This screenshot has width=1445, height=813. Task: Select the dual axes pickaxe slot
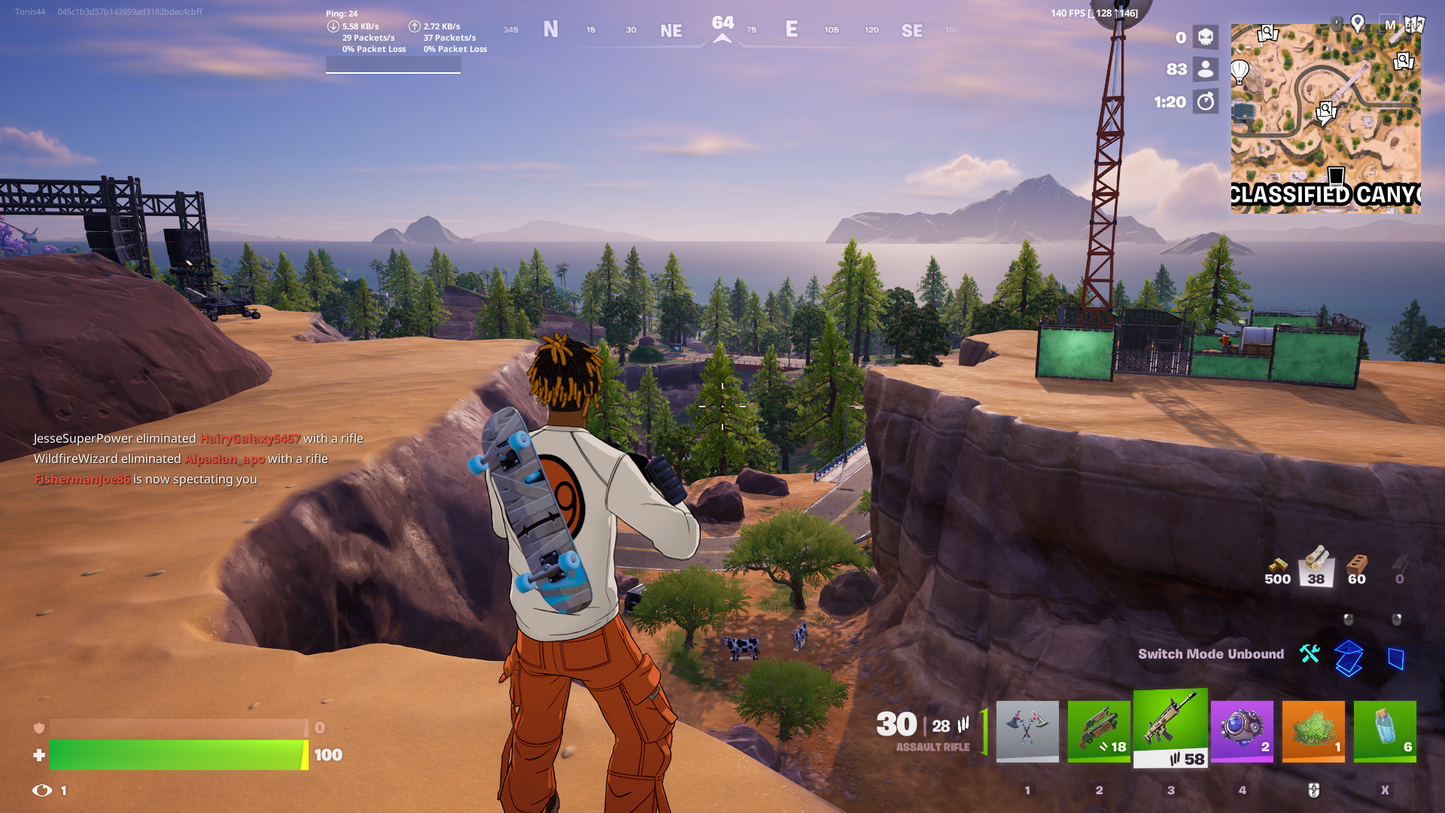click(1027, 731)
